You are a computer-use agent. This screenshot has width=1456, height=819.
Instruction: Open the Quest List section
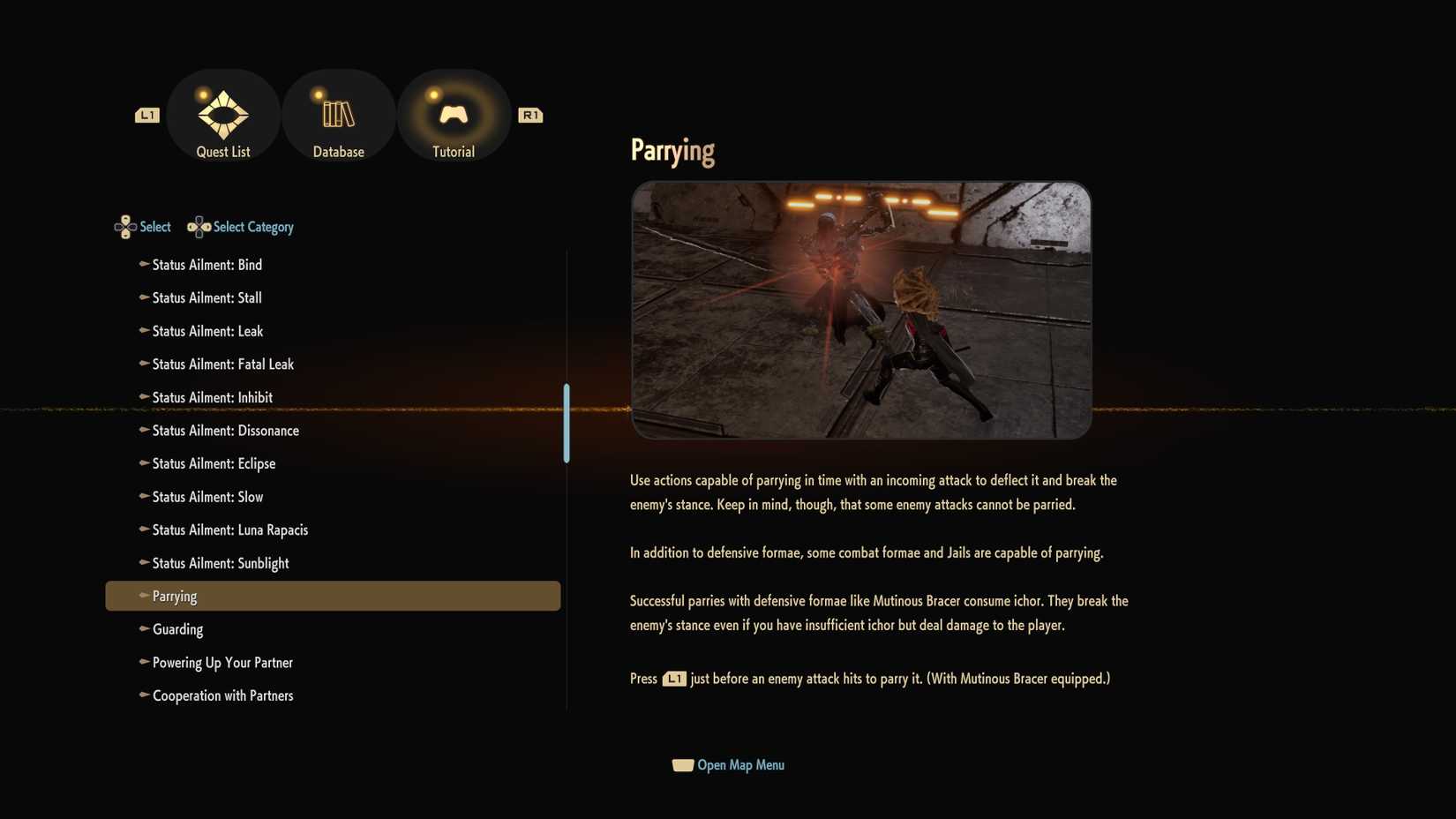click(x=222, y=115)
